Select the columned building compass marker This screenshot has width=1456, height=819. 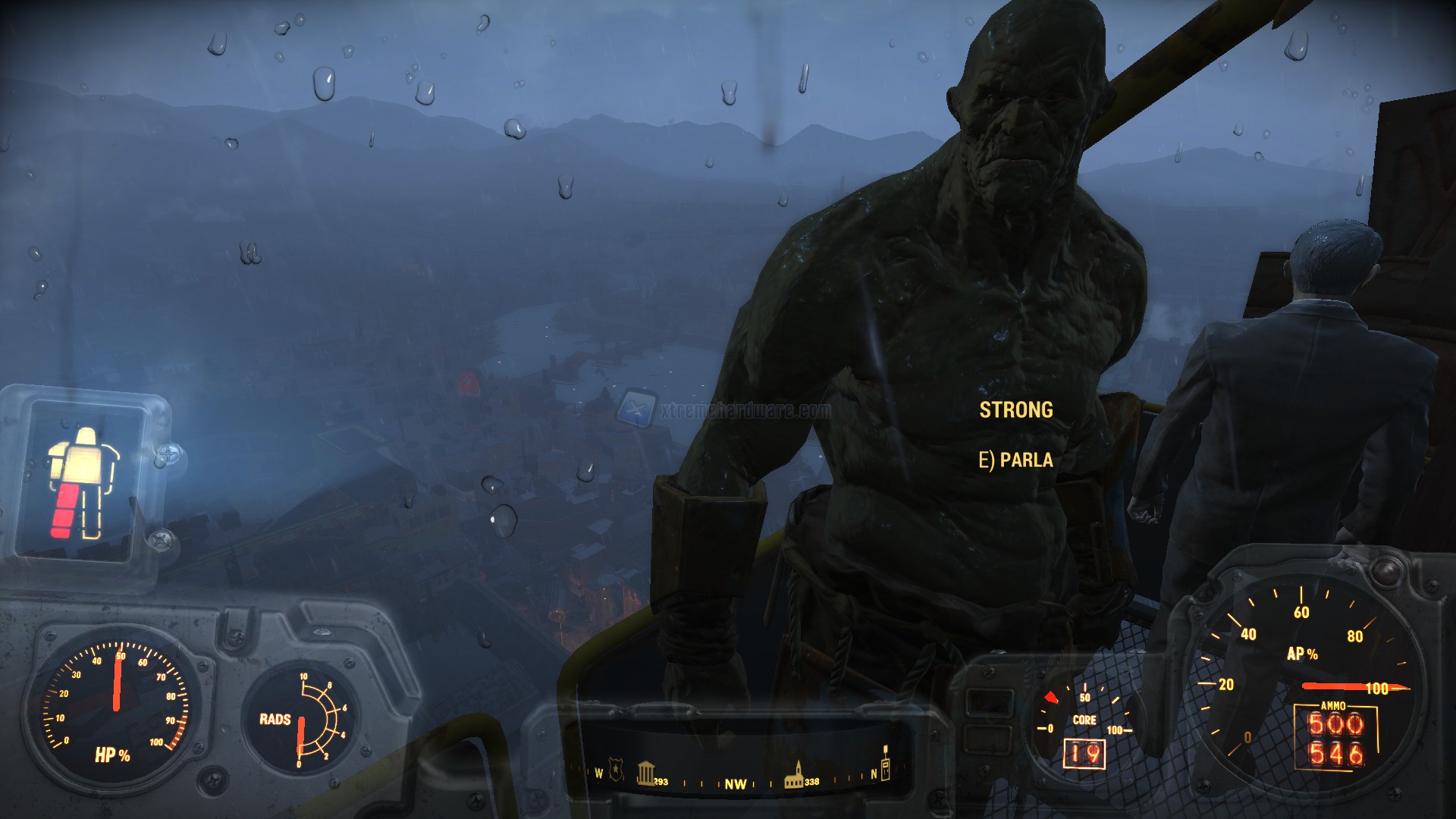[x=645, y=772]
